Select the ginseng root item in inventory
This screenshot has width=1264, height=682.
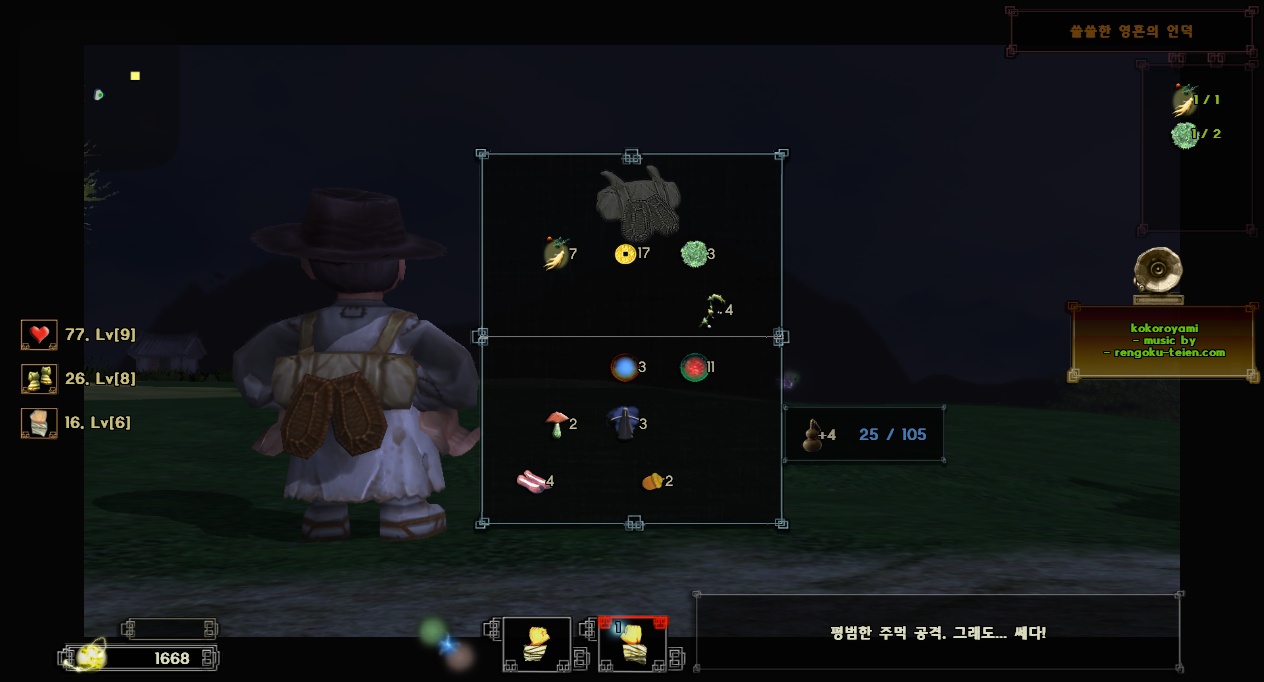[x=555, y=254]
